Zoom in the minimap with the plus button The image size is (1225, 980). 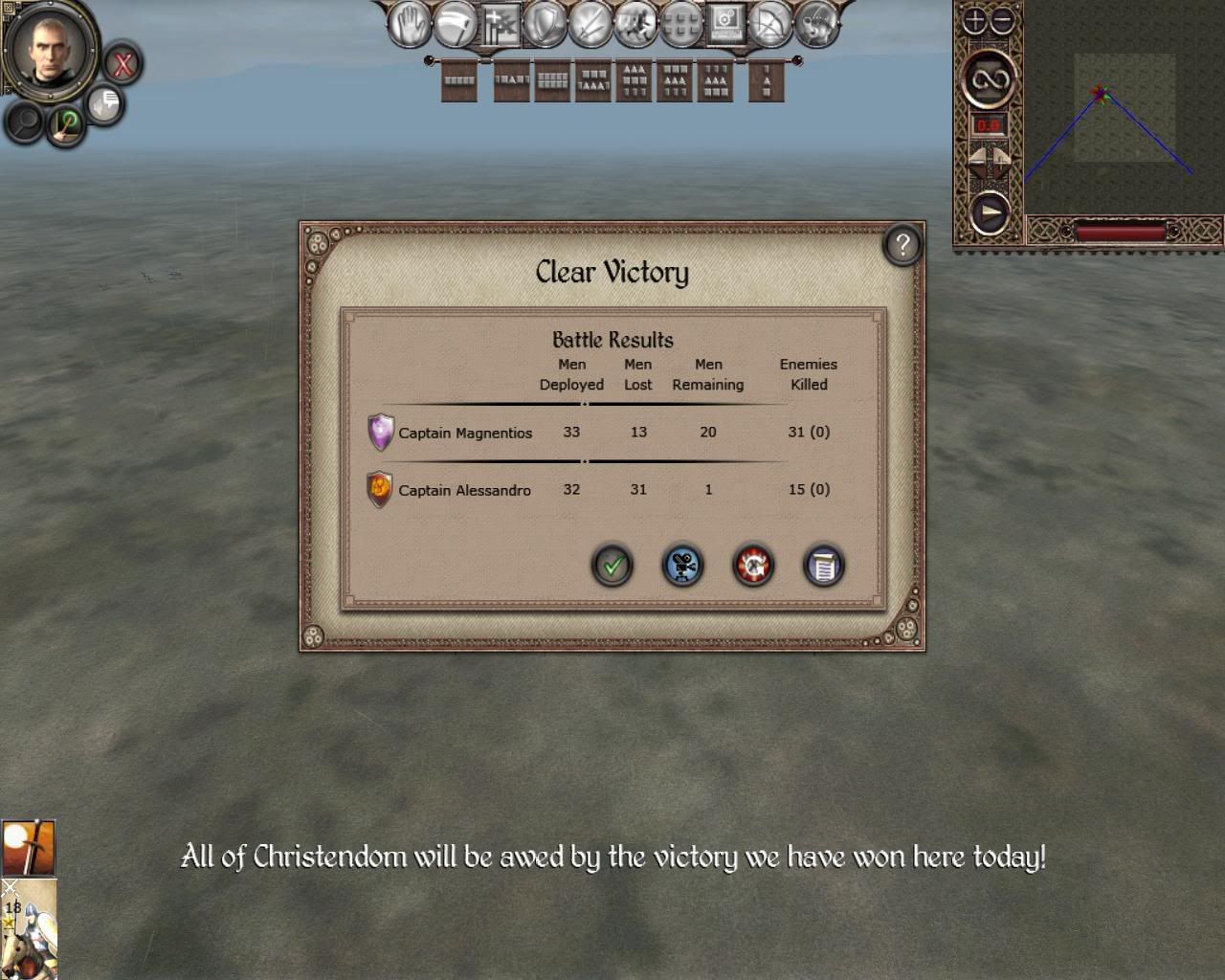pos(974,21)
